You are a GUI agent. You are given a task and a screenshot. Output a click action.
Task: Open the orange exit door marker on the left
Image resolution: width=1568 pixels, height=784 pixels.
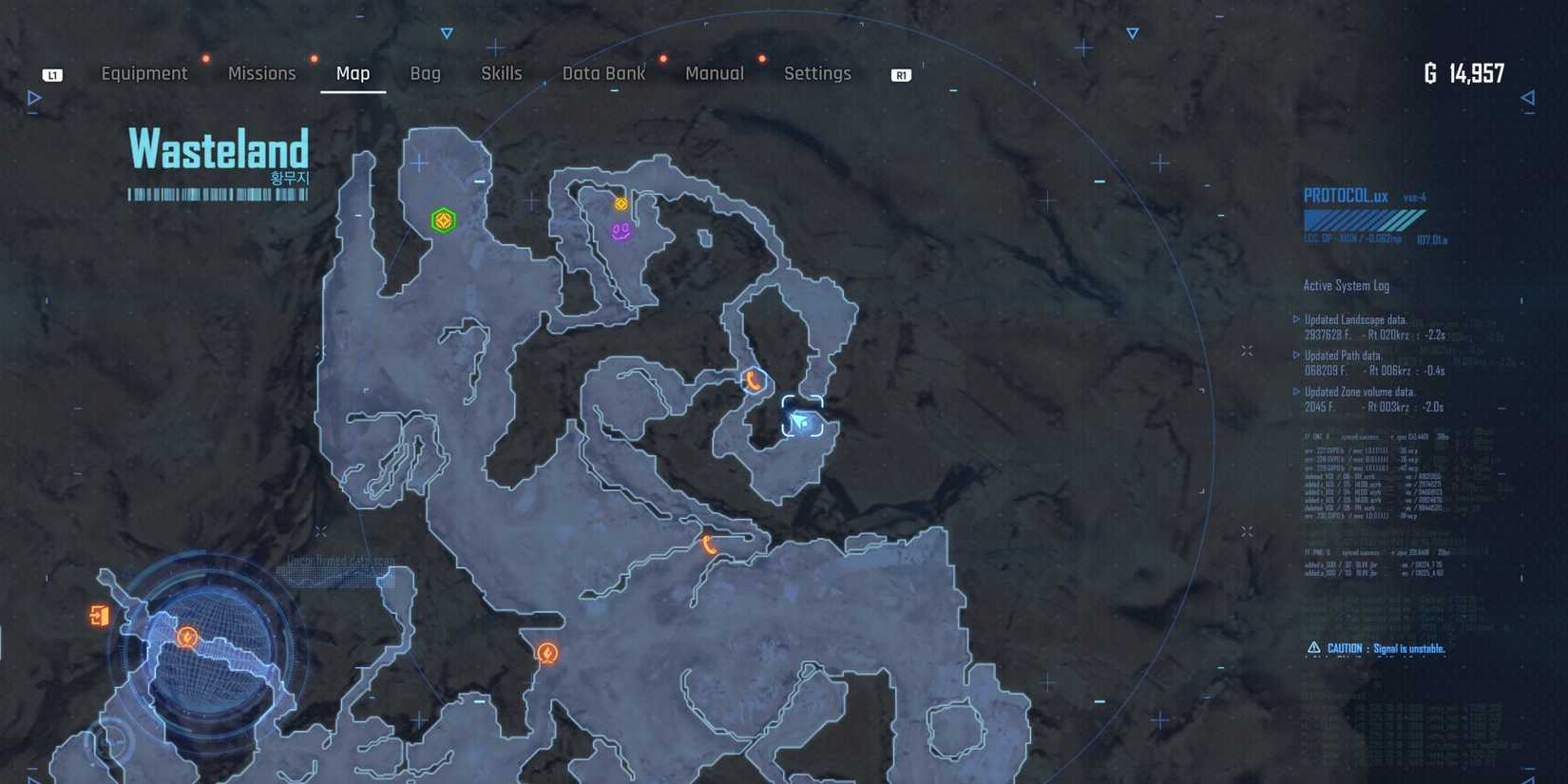pyautogui.click(x=101, y=617)
